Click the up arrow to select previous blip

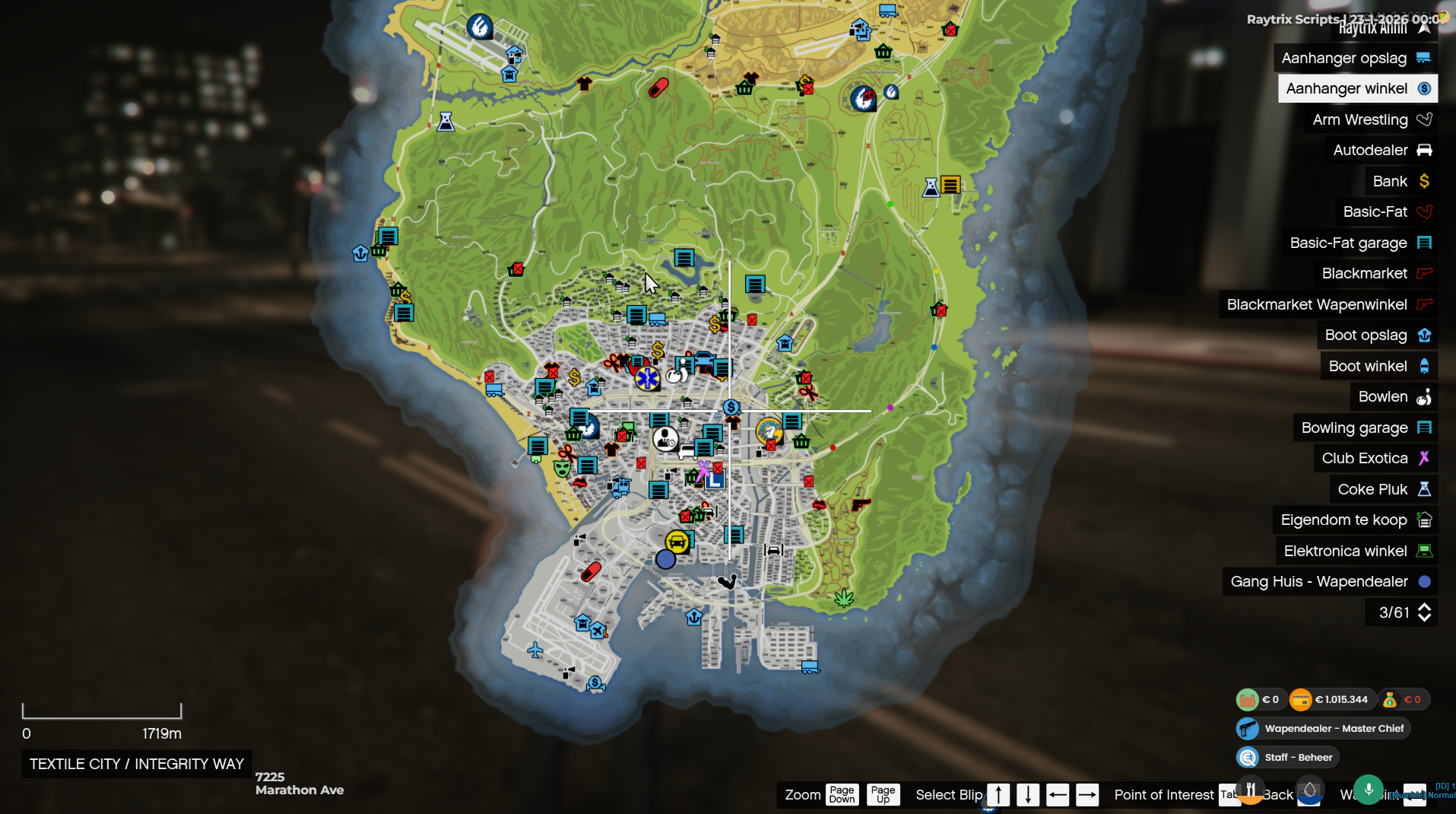pos(997,794)
